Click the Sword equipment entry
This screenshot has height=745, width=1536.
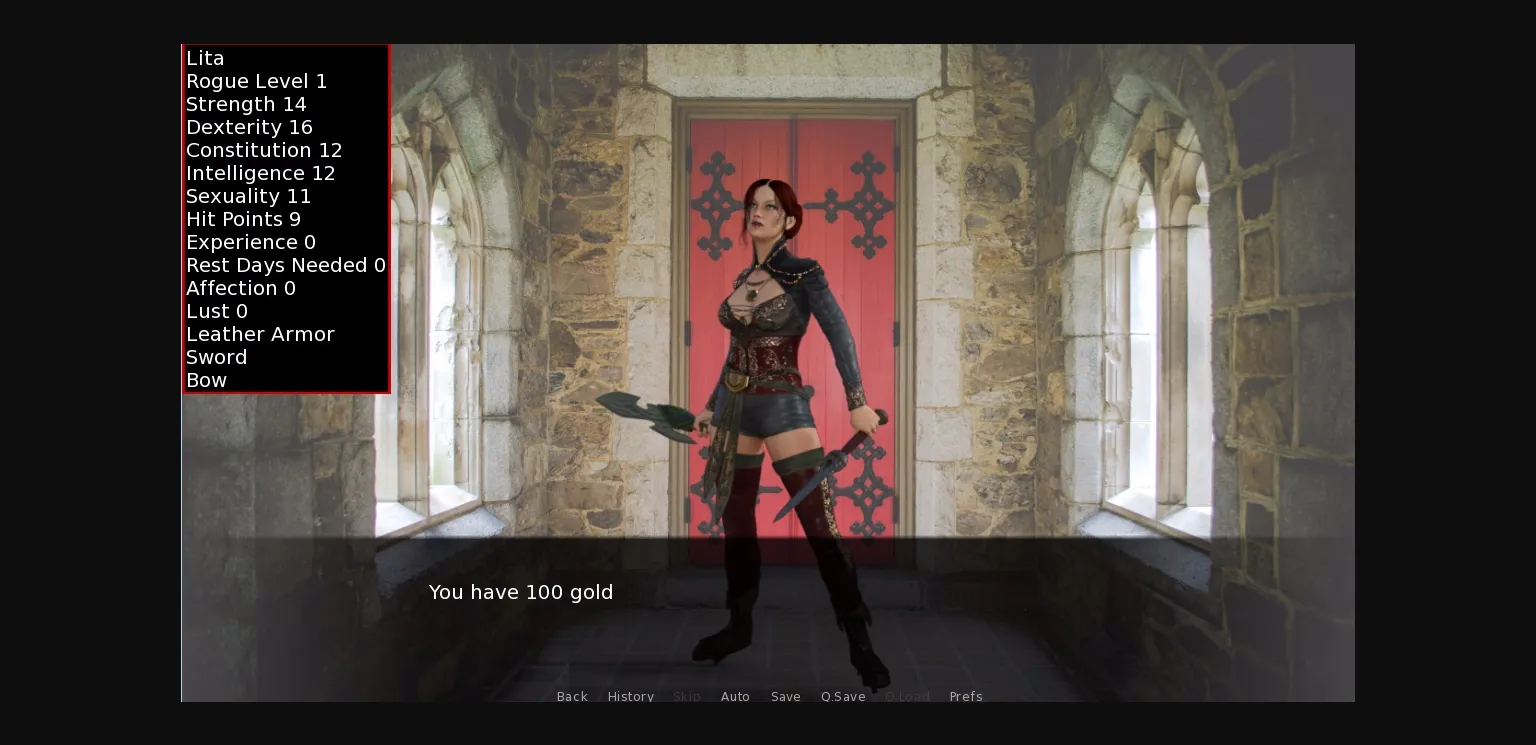(217, 357)
